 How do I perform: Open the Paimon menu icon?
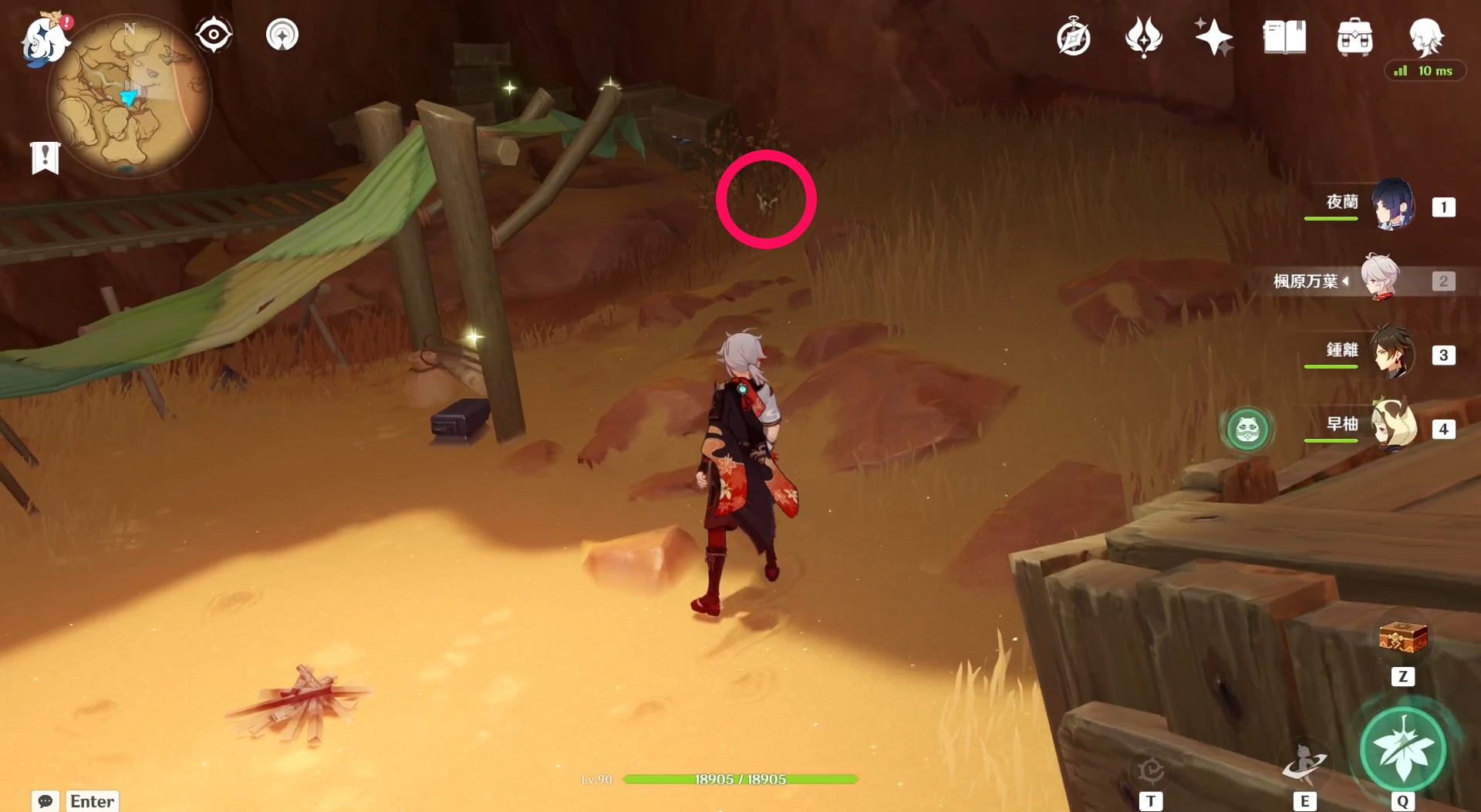coord(44,40)
